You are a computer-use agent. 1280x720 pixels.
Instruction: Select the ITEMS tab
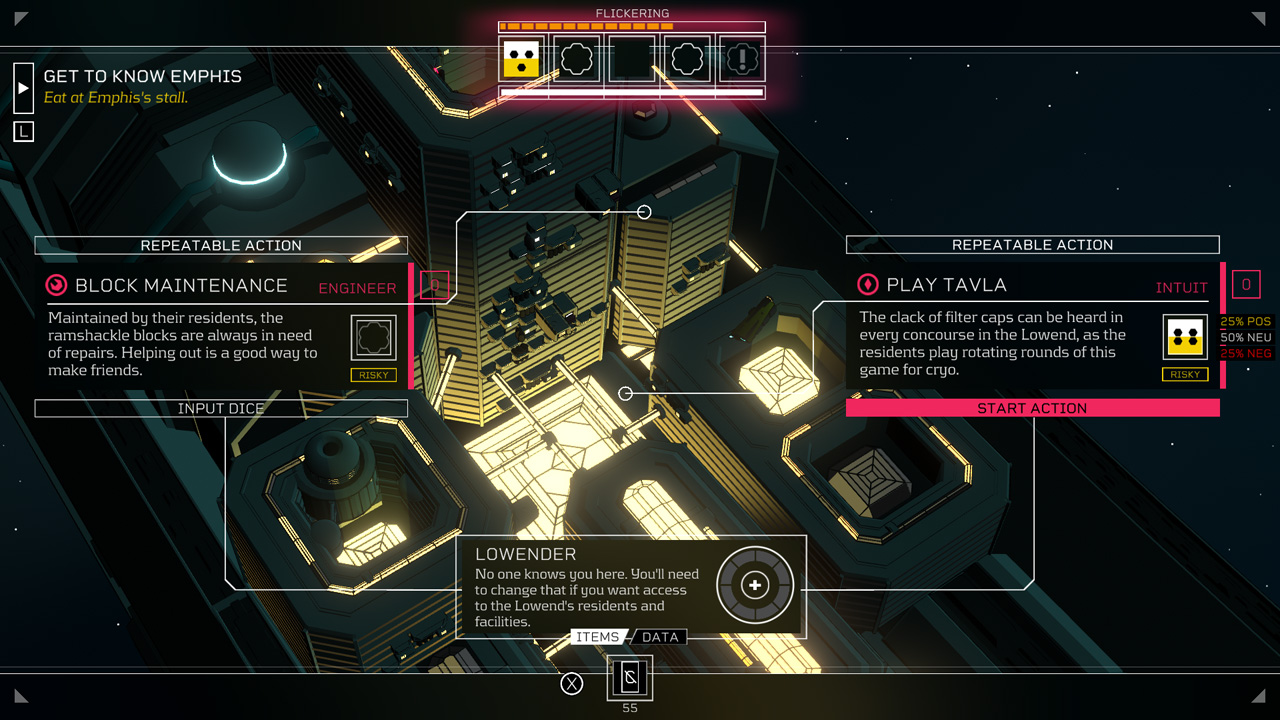click(597, 637)
